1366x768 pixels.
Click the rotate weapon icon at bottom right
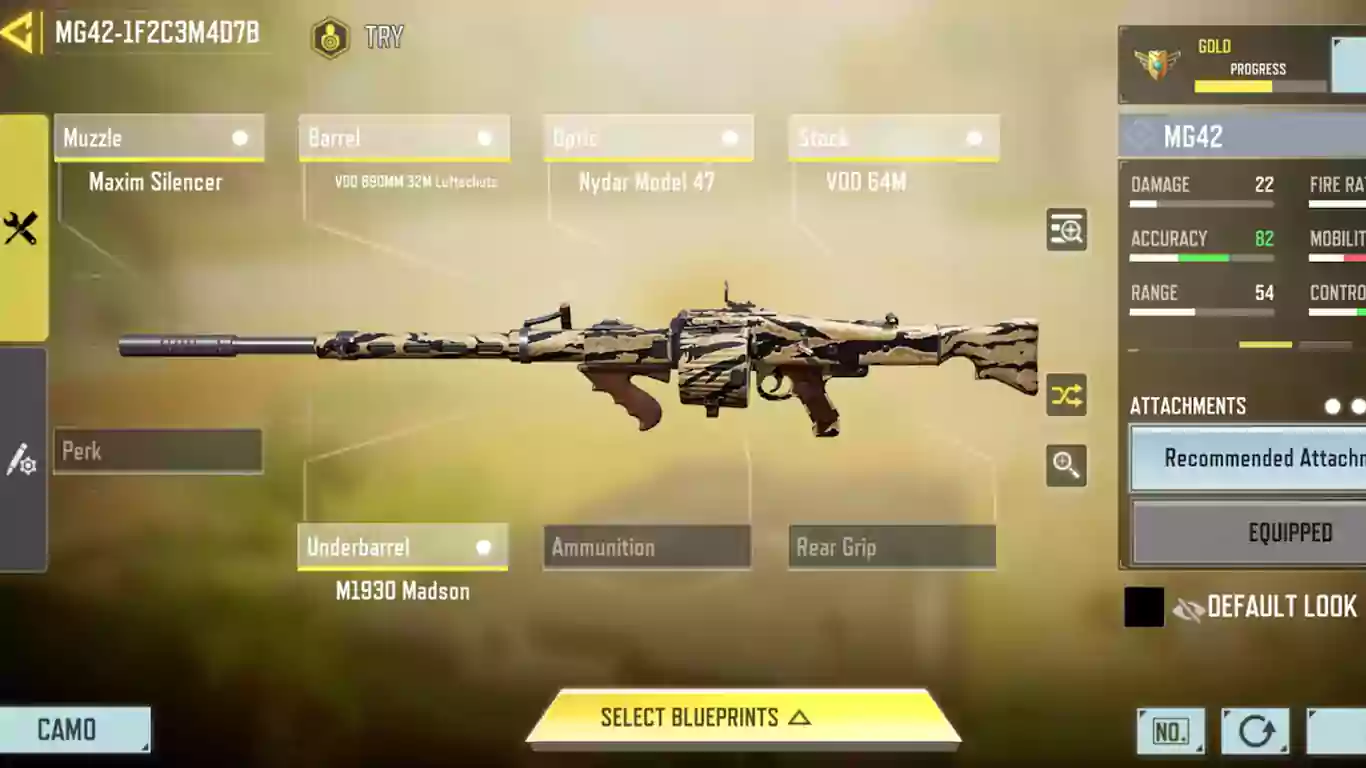click(1255, 731)
